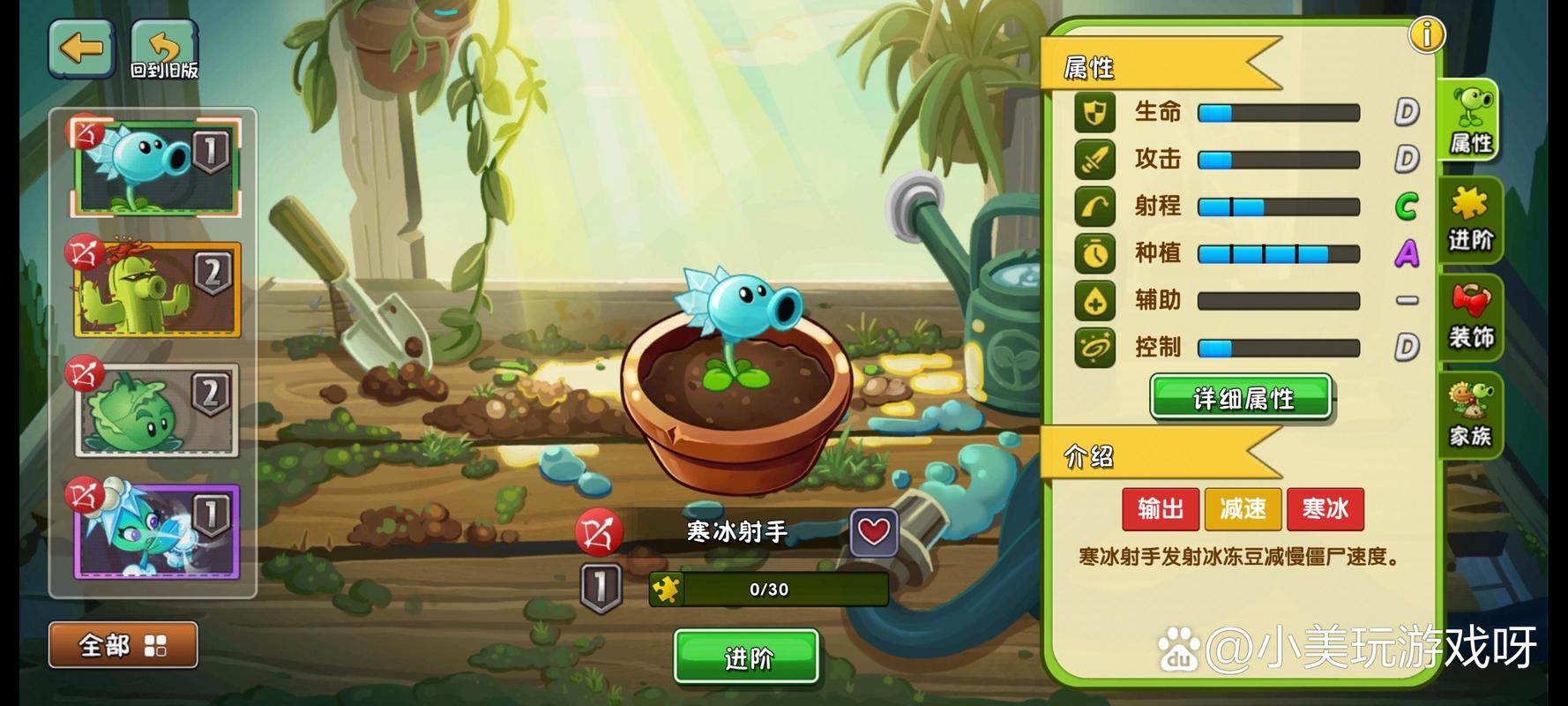Toggle the heart favorite icon for 寒冰射手
The width and height of the screenshot is (1568, 706).
pyautogui.click(x=872, y=533)
